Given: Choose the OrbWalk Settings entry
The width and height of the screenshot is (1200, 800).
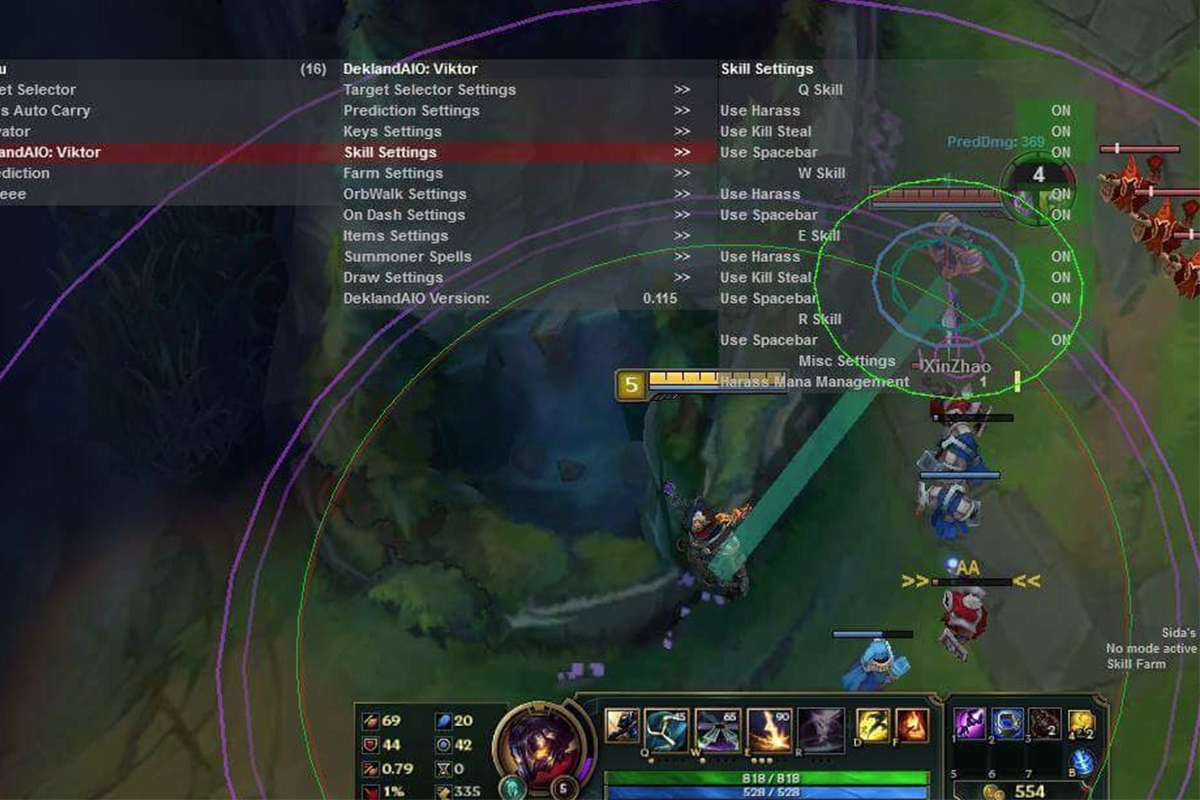Looking at the screenshot, I should pos(405,194).
